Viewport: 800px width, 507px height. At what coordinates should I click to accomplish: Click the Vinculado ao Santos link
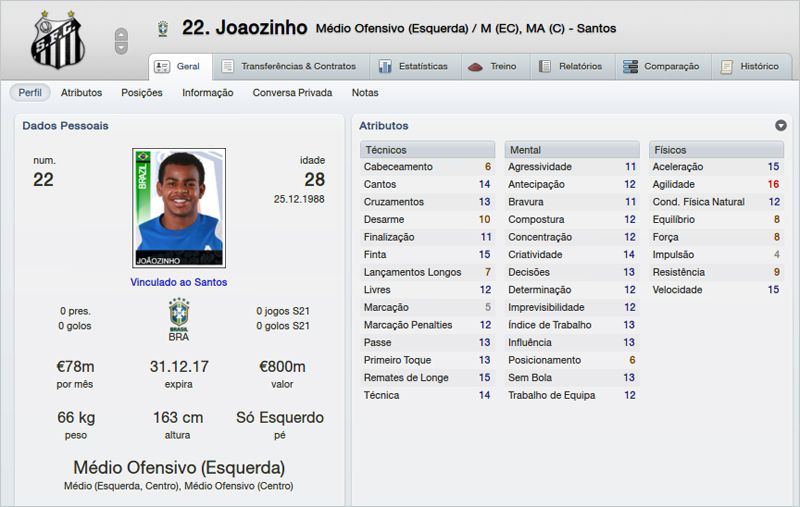click(x=179, y=282)
